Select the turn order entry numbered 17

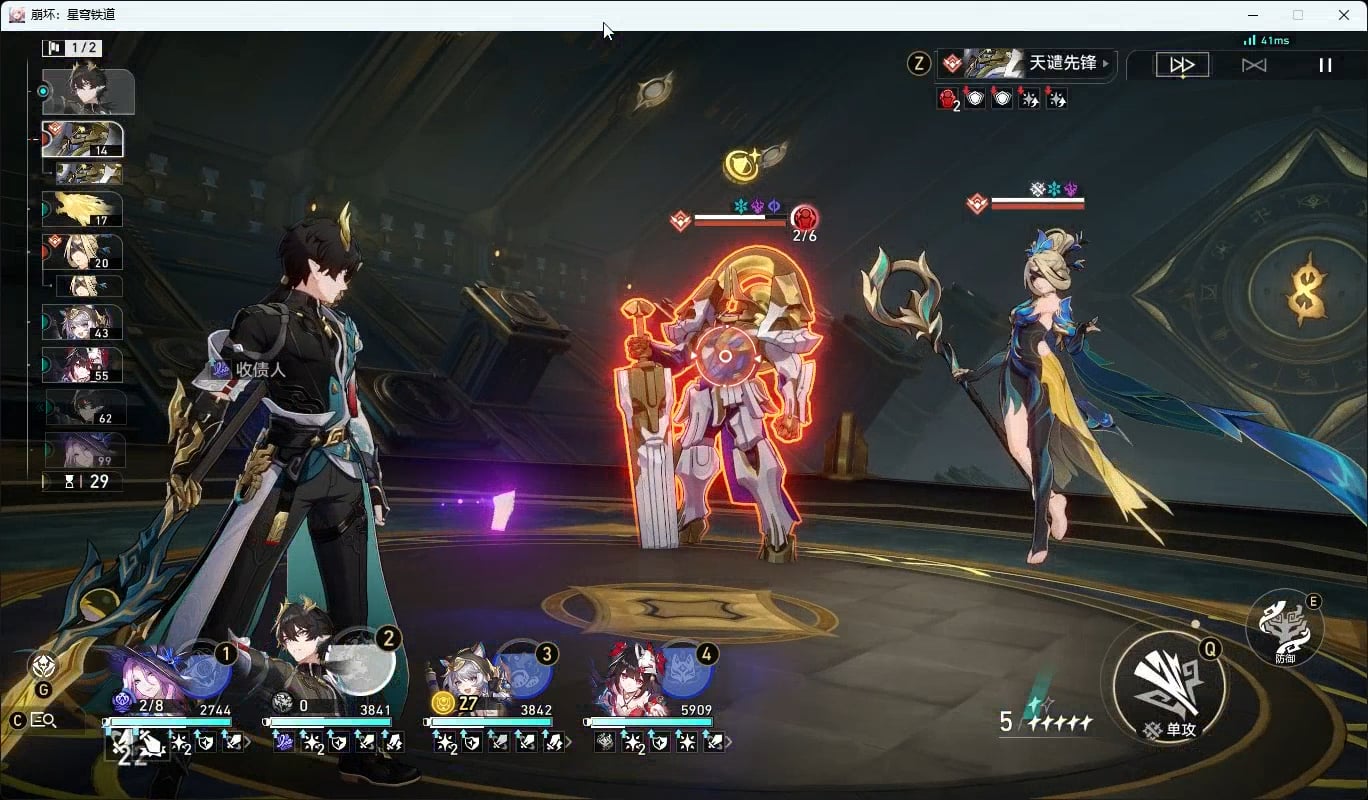point(83,209)
